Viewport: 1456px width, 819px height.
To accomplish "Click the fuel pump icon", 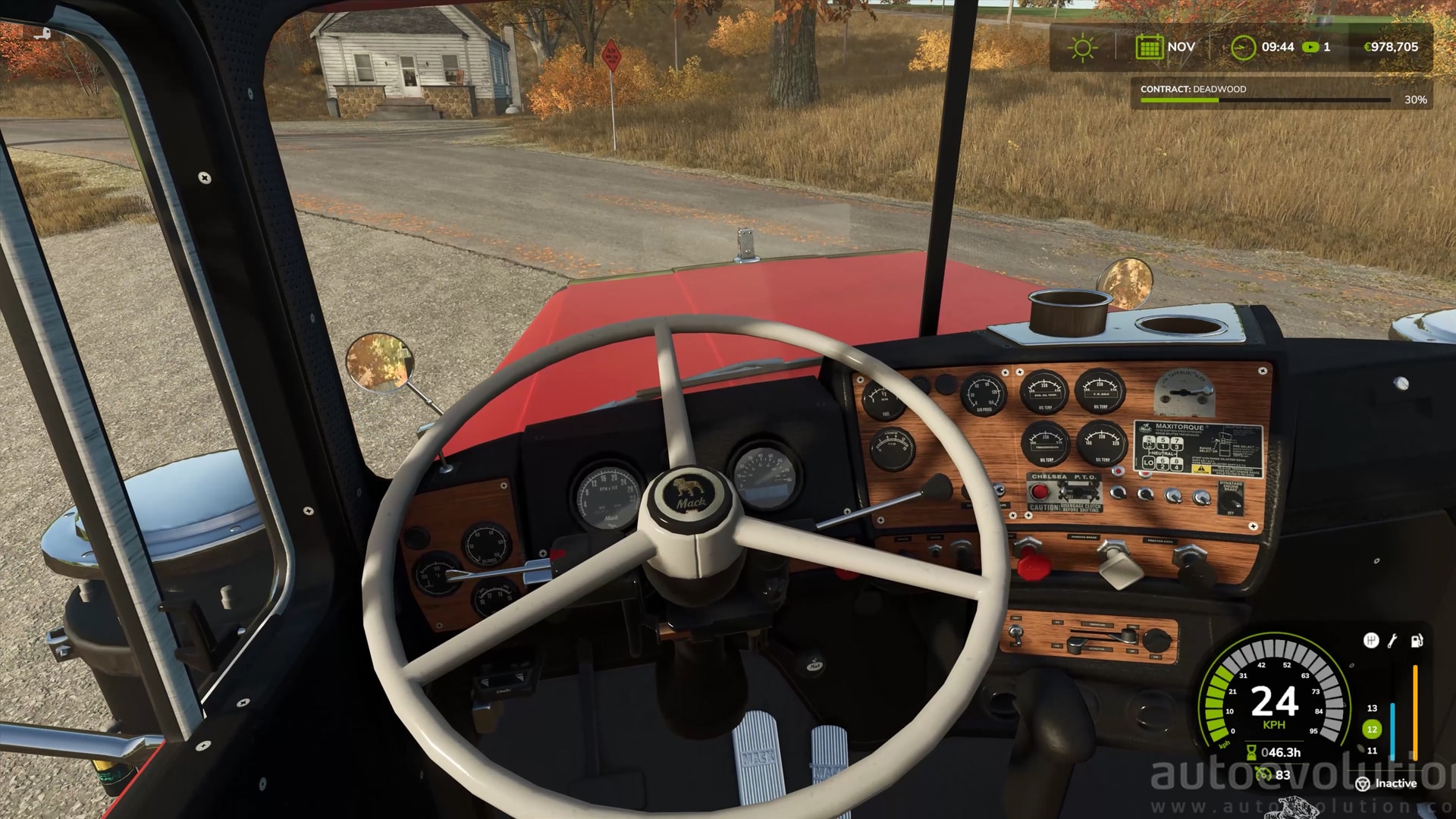I will tap(1416, 641).
